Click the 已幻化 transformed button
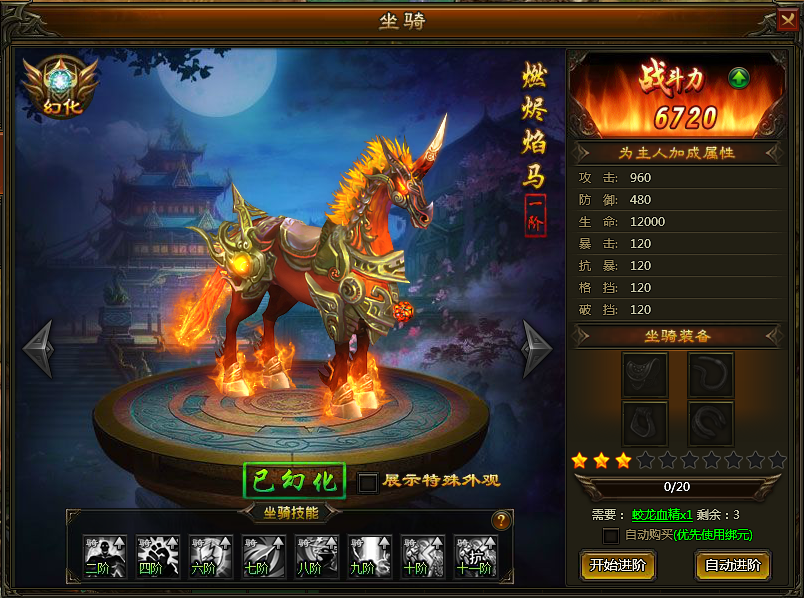This screenshot has height=598, width=804. click(295, 481)
